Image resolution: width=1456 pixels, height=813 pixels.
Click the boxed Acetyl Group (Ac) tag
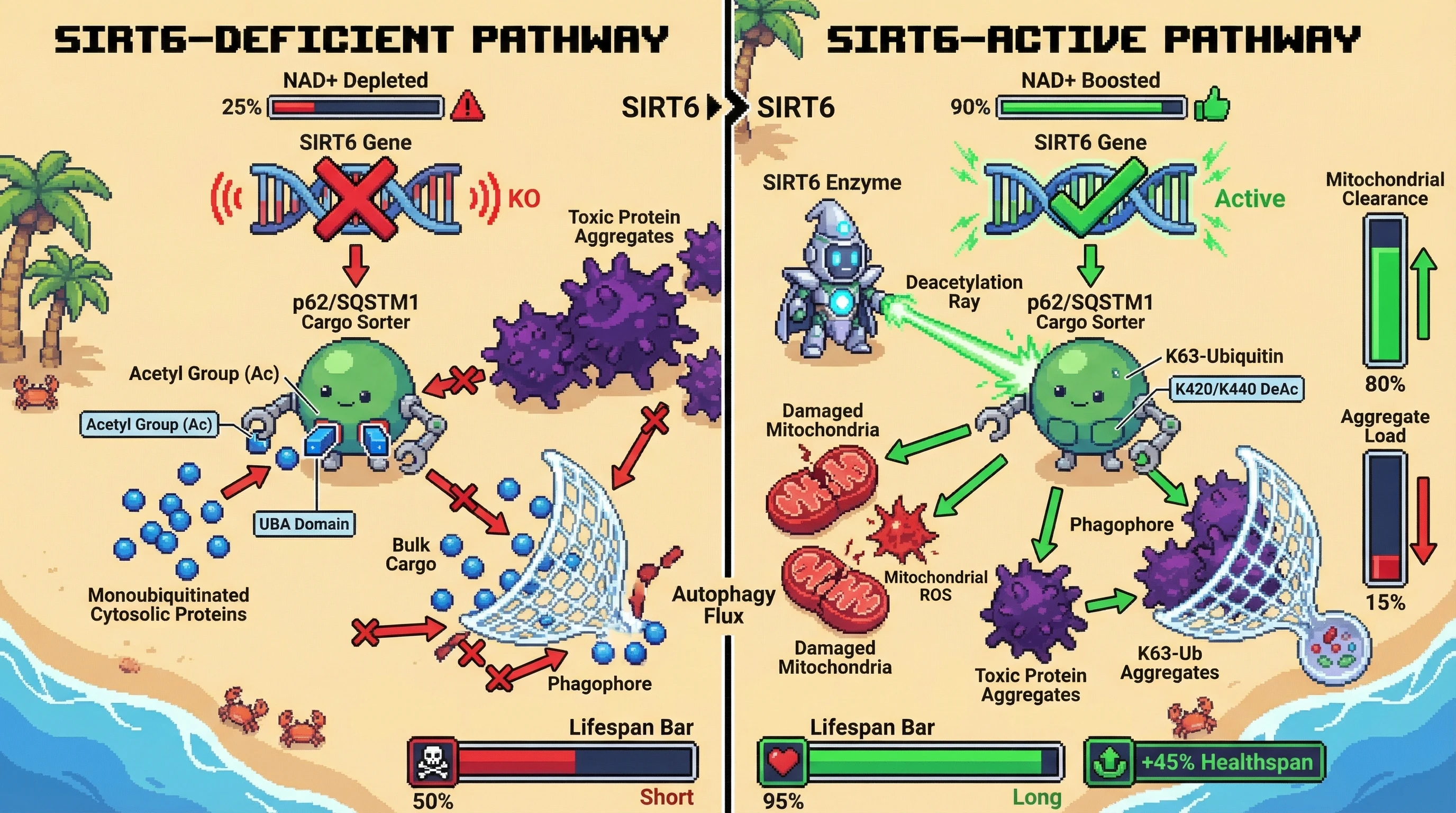tap(149, 424)
